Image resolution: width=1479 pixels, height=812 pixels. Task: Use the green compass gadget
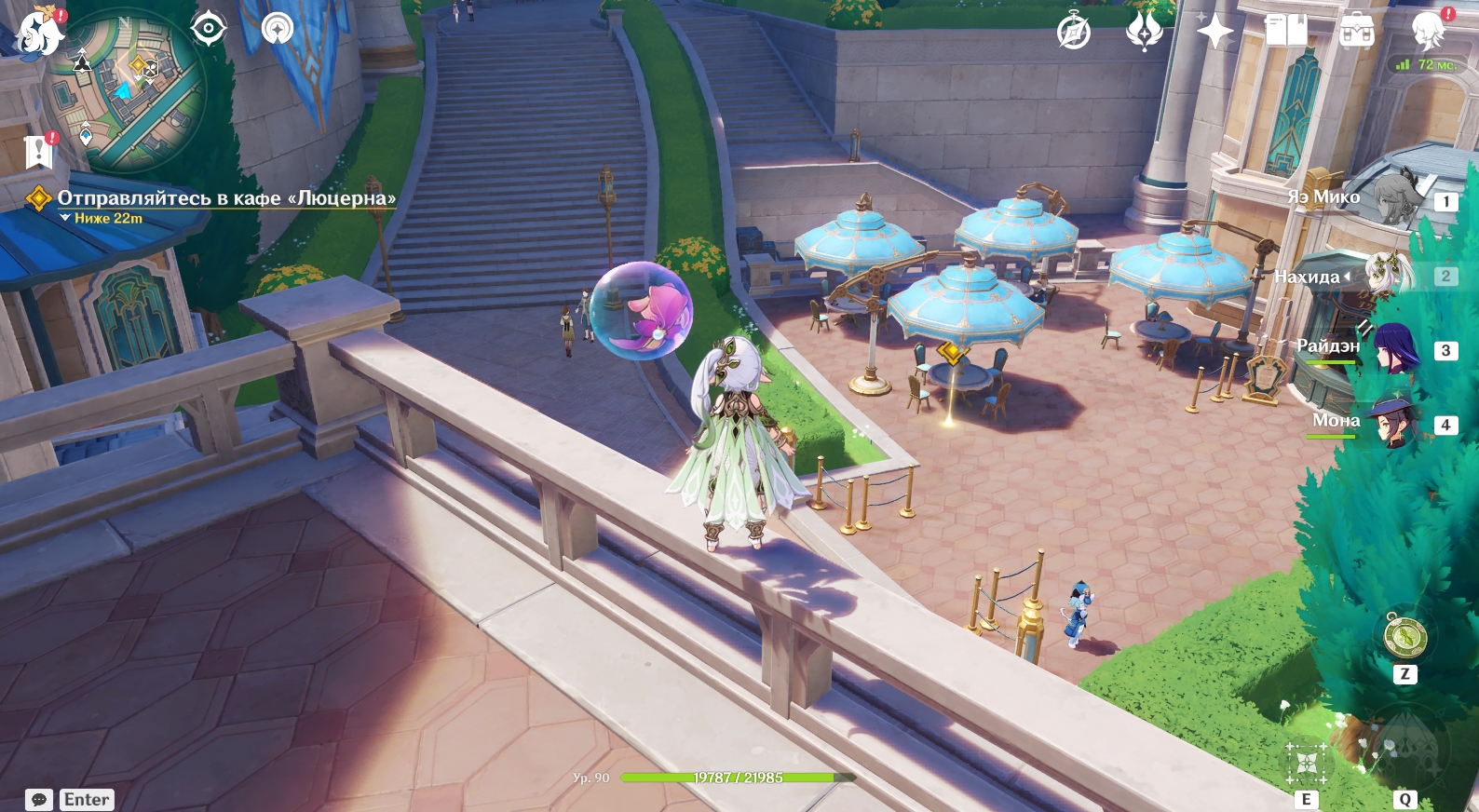1404,638
